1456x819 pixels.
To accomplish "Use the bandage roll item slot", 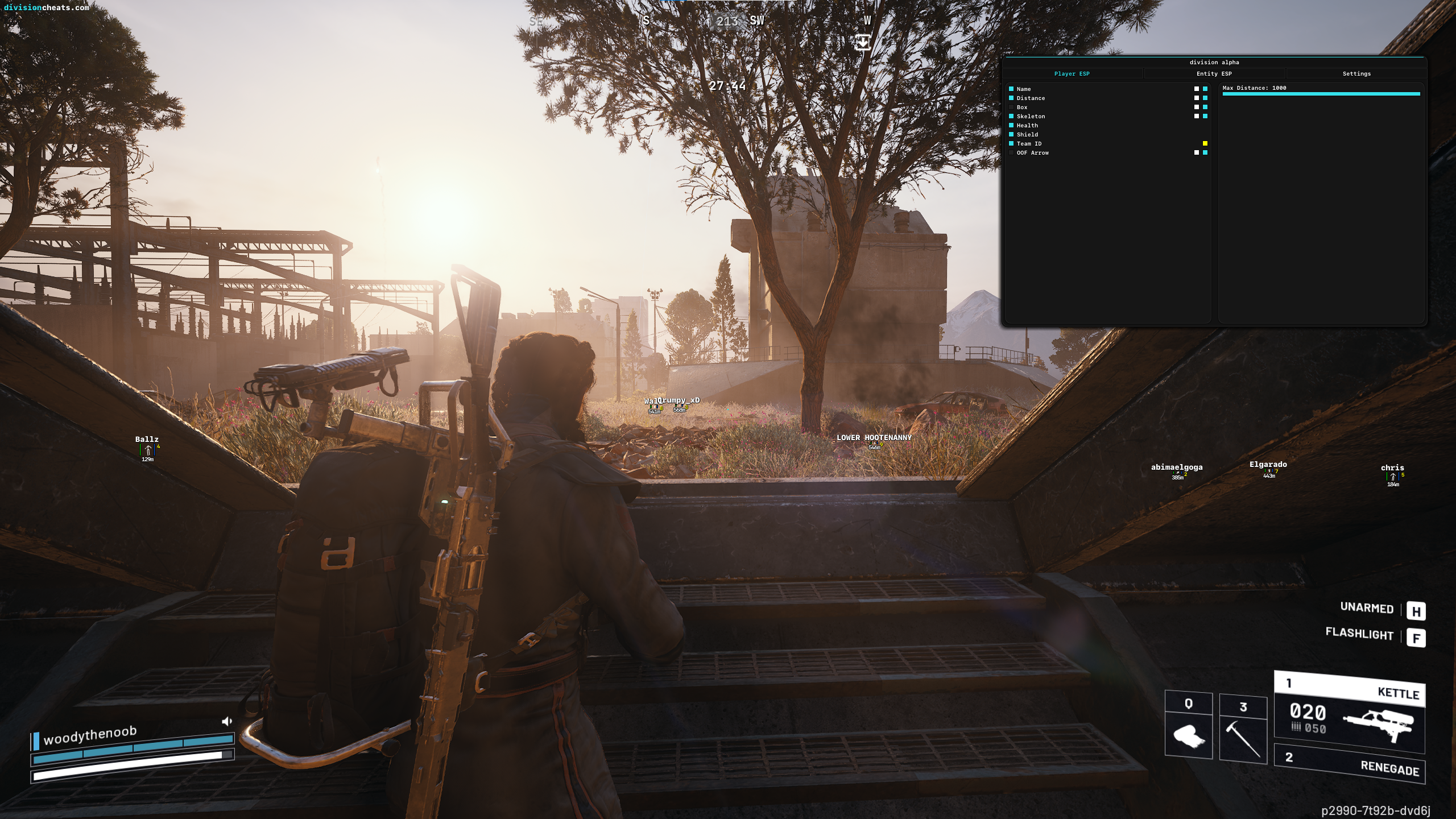I will pos(1188,728).
